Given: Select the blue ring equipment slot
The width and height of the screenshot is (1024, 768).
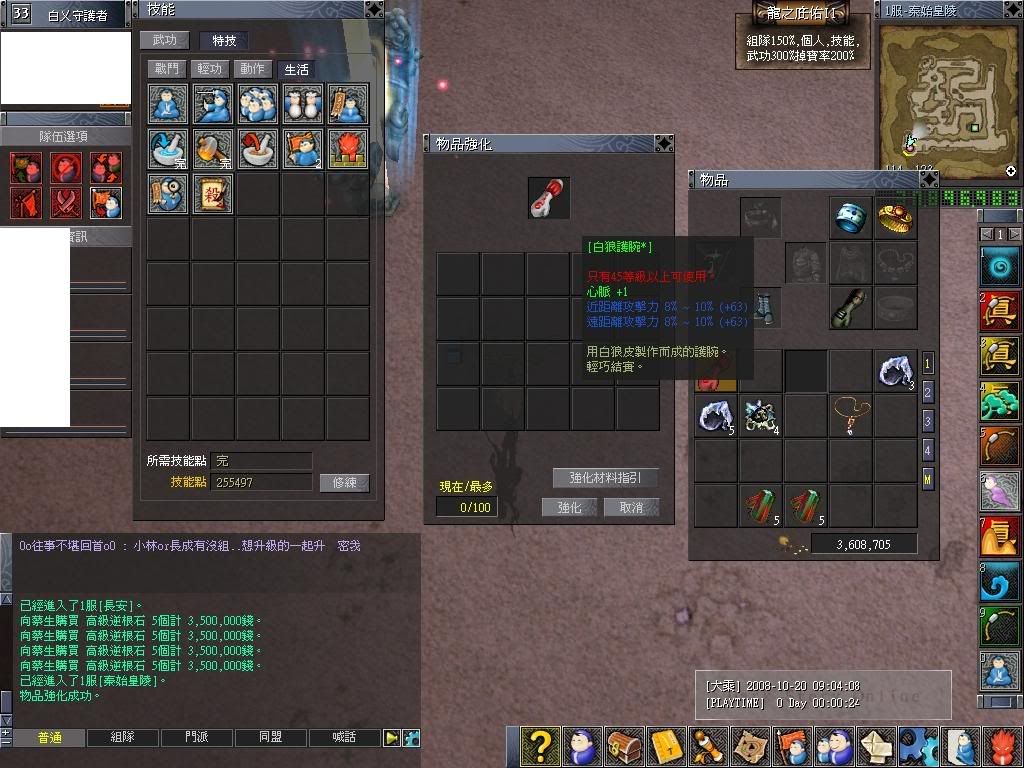Looking at the screenshot, I should (851, 218).
